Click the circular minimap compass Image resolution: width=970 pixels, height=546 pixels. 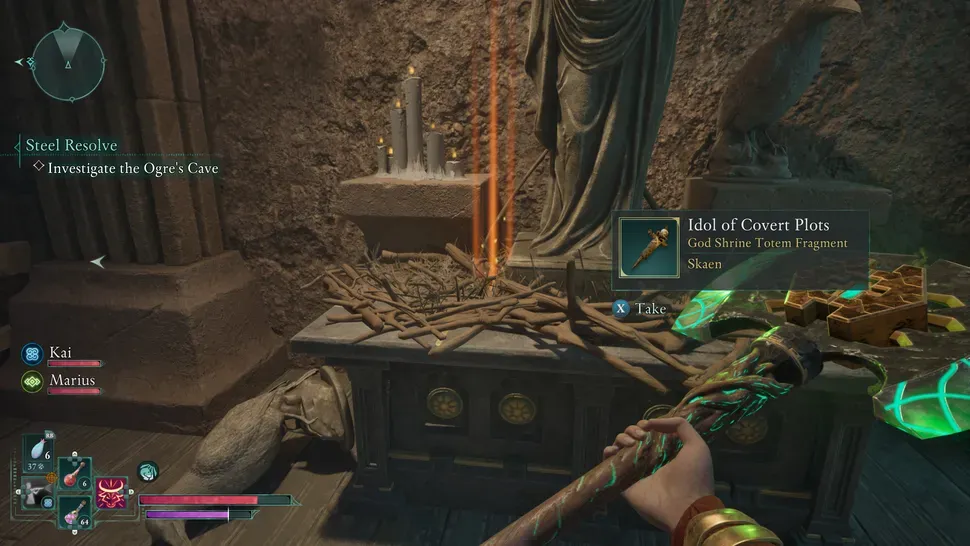68,63
